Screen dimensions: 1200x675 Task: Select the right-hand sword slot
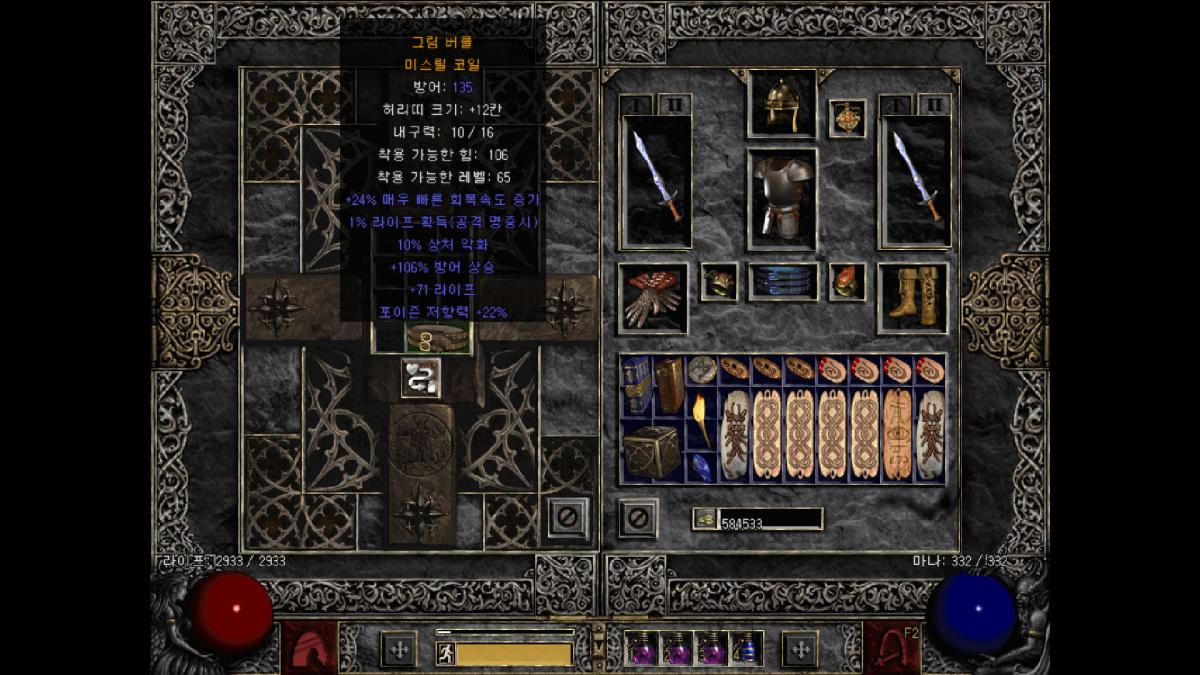[x=914, y=181]
